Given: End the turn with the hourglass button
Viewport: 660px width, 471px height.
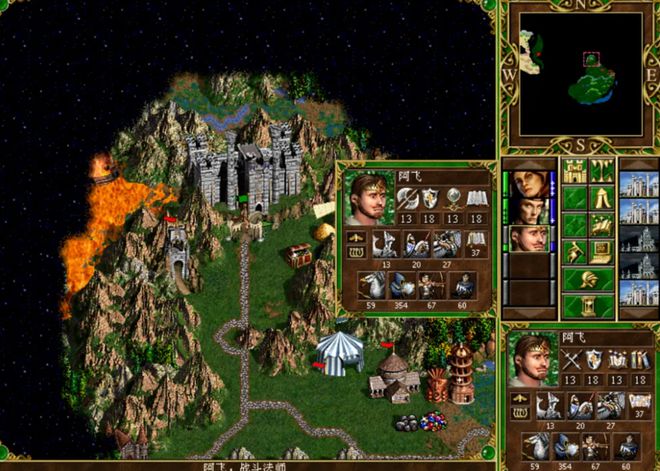Looking at the screenshot, I should click(588, 306).
